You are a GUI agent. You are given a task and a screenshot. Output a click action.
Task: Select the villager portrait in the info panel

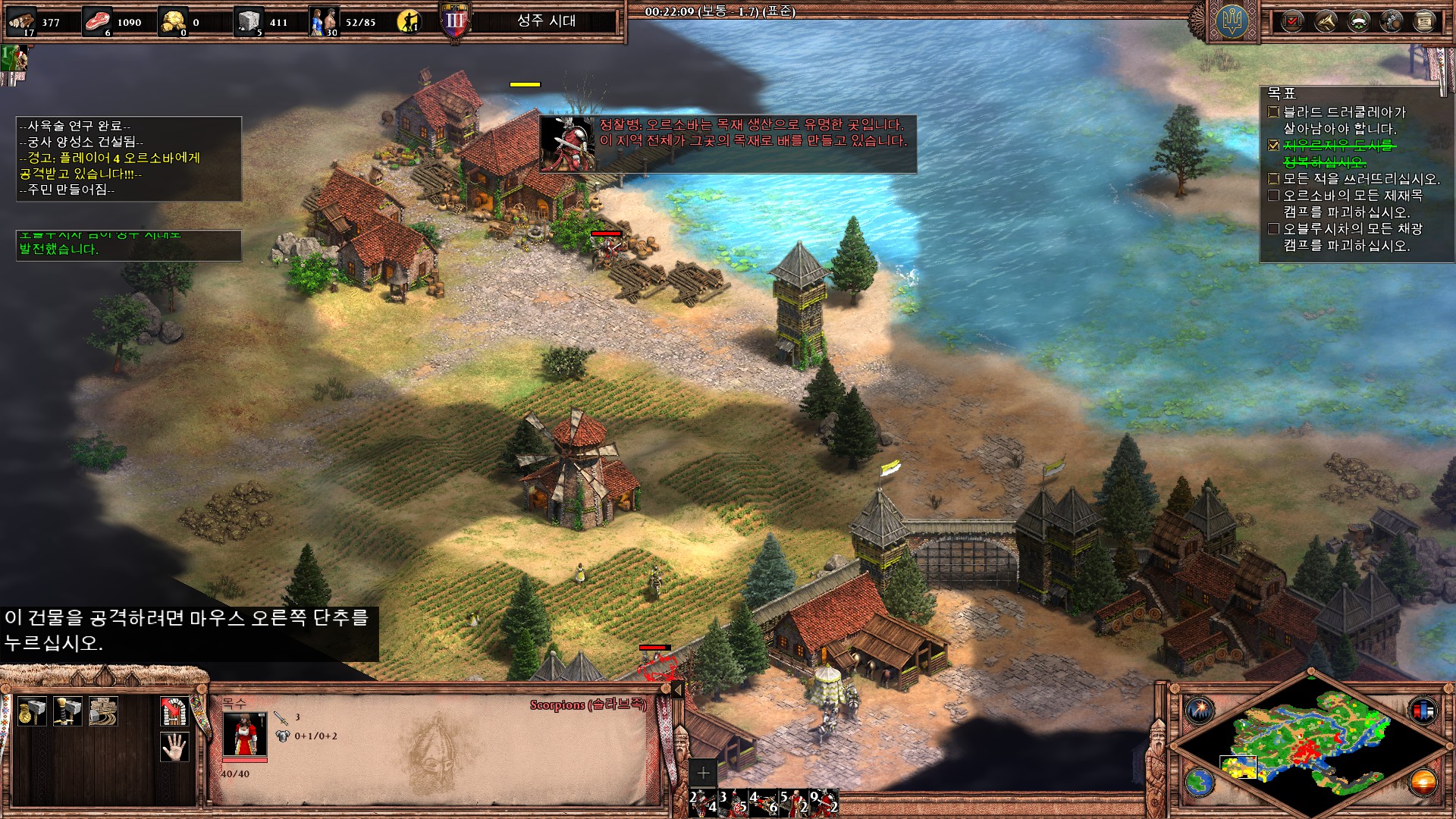coord(244,733)
